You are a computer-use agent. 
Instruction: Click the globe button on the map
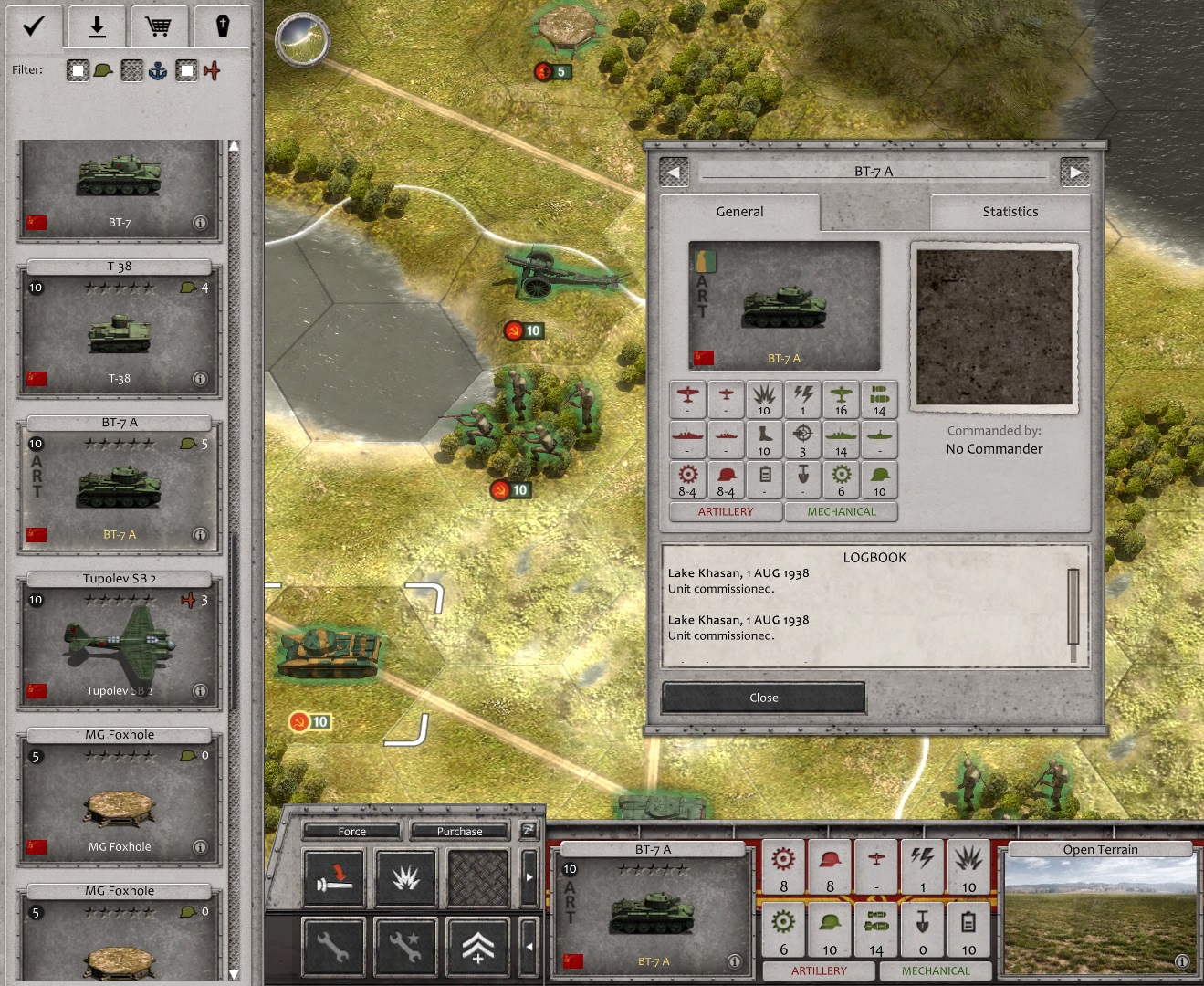[302, 39]
